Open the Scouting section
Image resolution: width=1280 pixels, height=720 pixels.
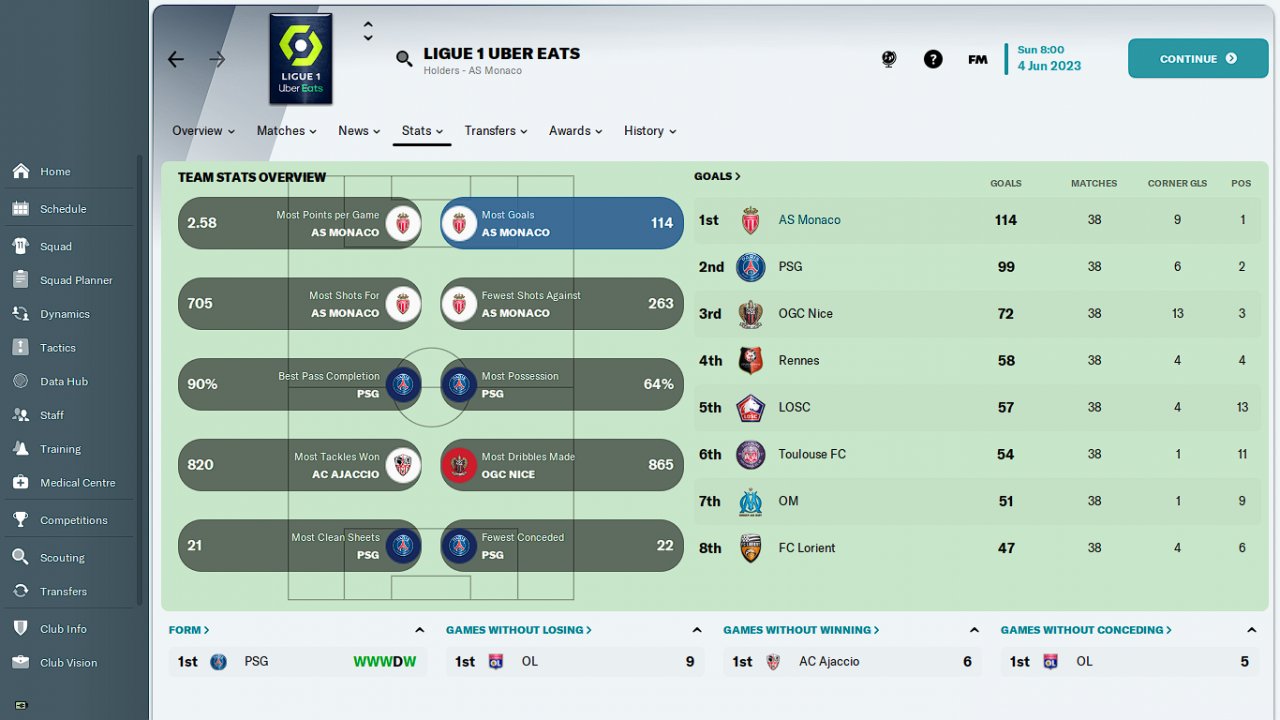(62, 558)
